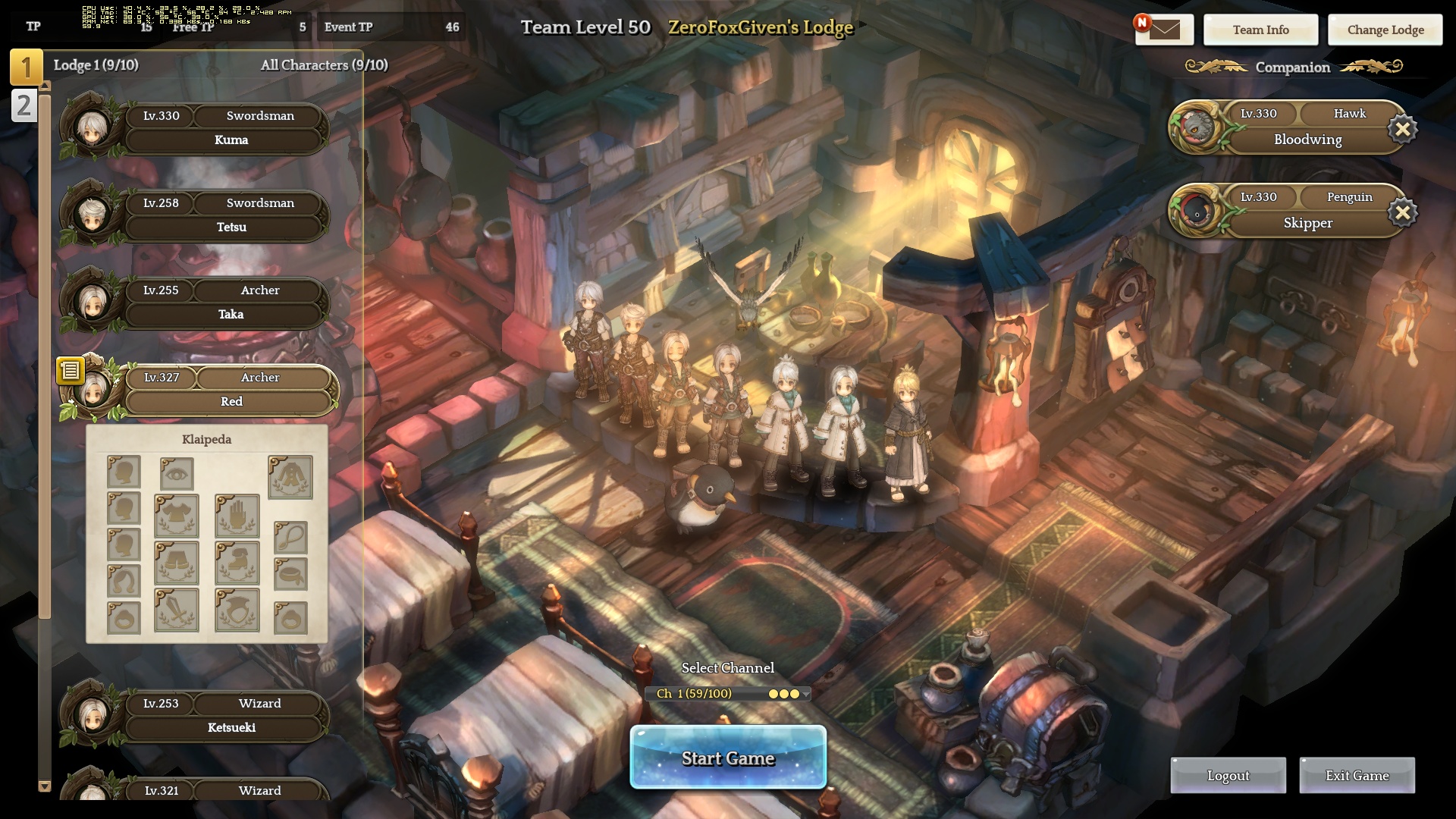Log out of the account
Image resolution: width=1456 pixels, height=819 pixels.
pos(1228,775)
